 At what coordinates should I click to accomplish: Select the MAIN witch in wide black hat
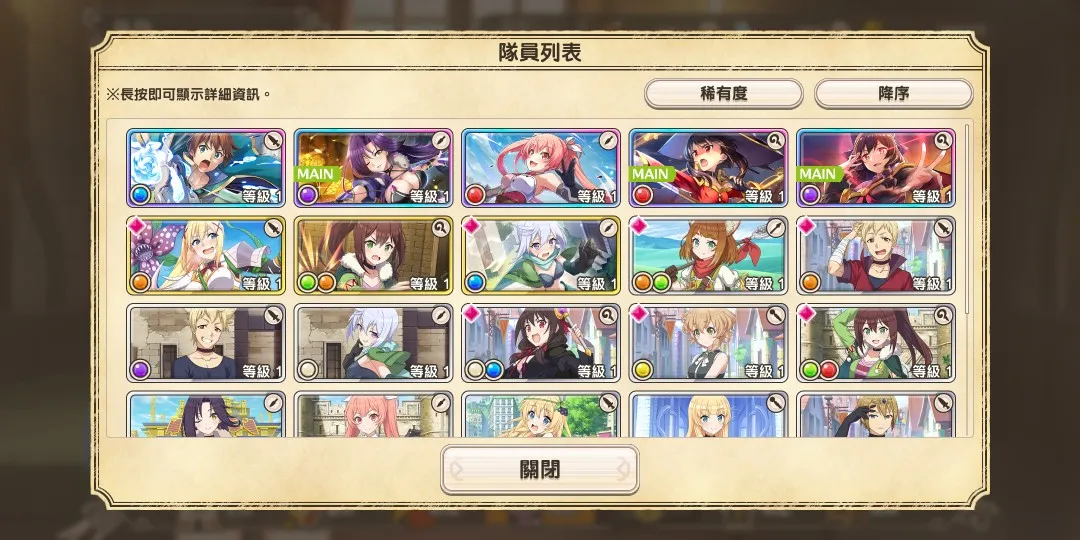coord(708,167)
